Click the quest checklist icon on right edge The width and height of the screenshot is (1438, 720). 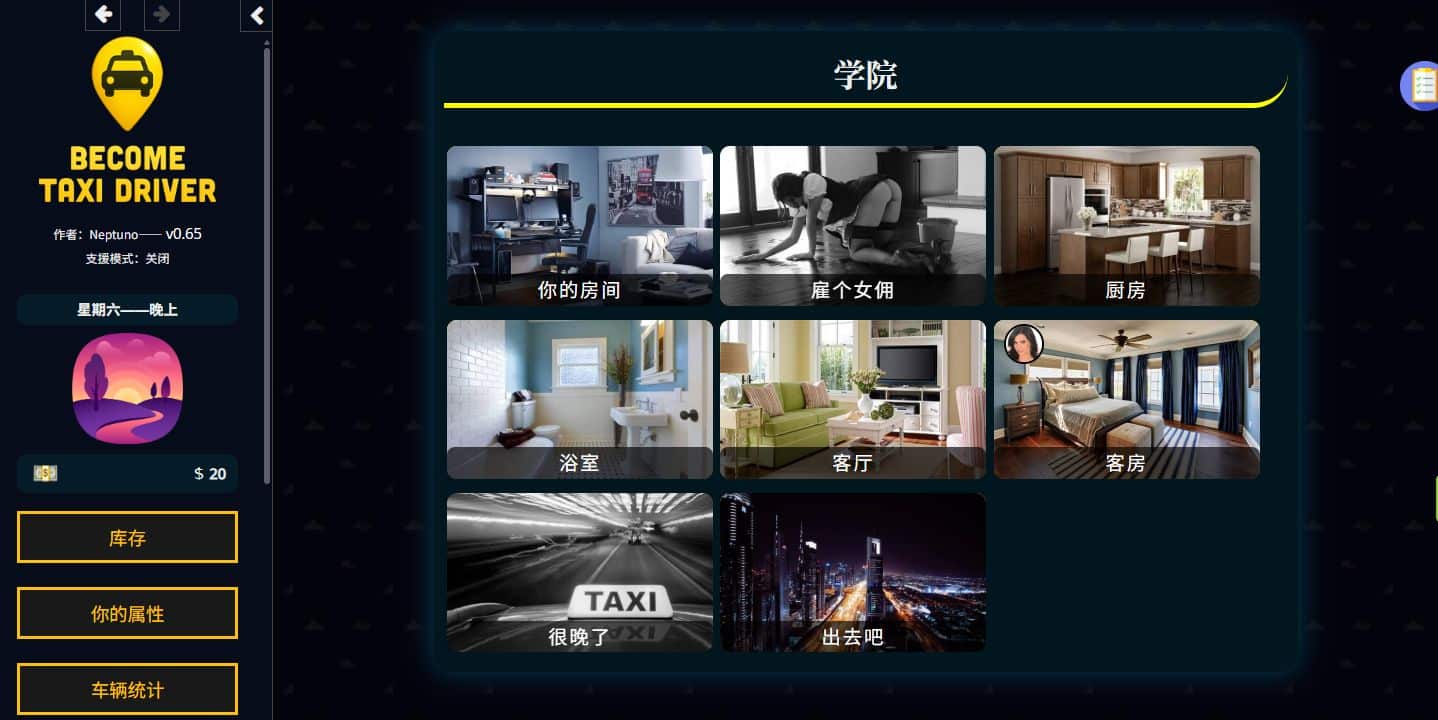click(1423, 86)
